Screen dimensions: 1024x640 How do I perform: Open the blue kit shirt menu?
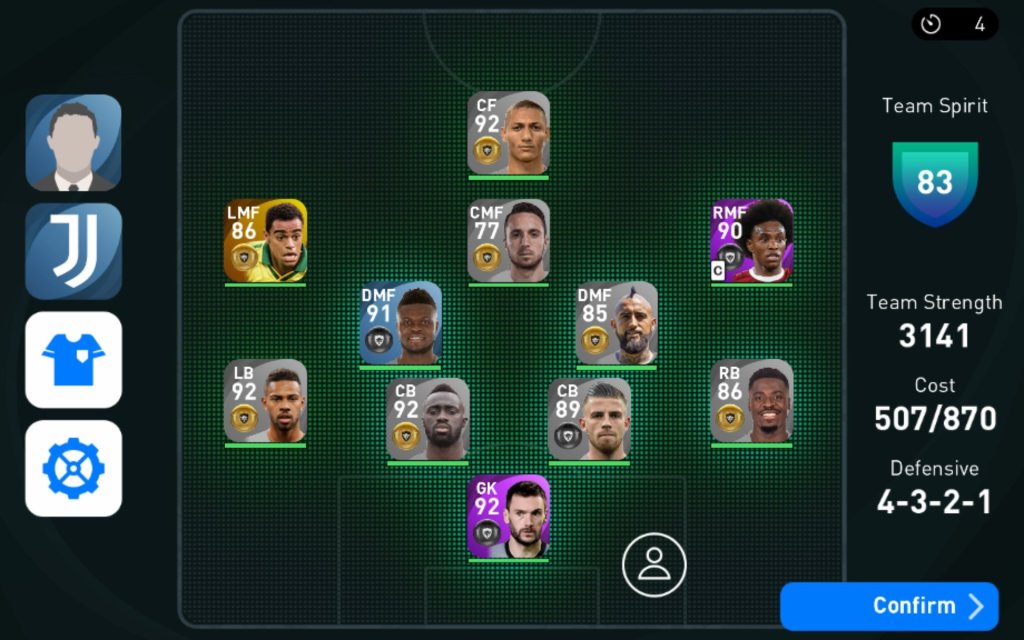pos(73,360)
